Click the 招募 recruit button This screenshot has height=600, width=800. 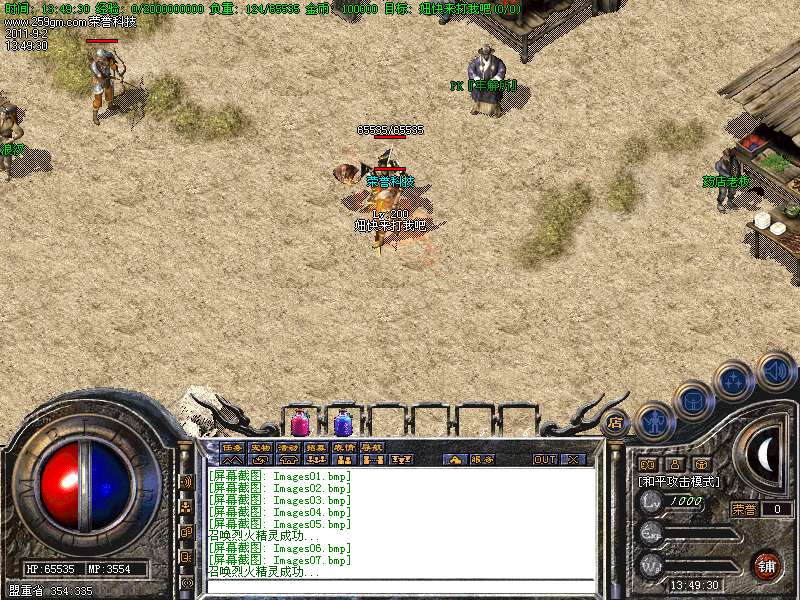click(x=316, y=447)
